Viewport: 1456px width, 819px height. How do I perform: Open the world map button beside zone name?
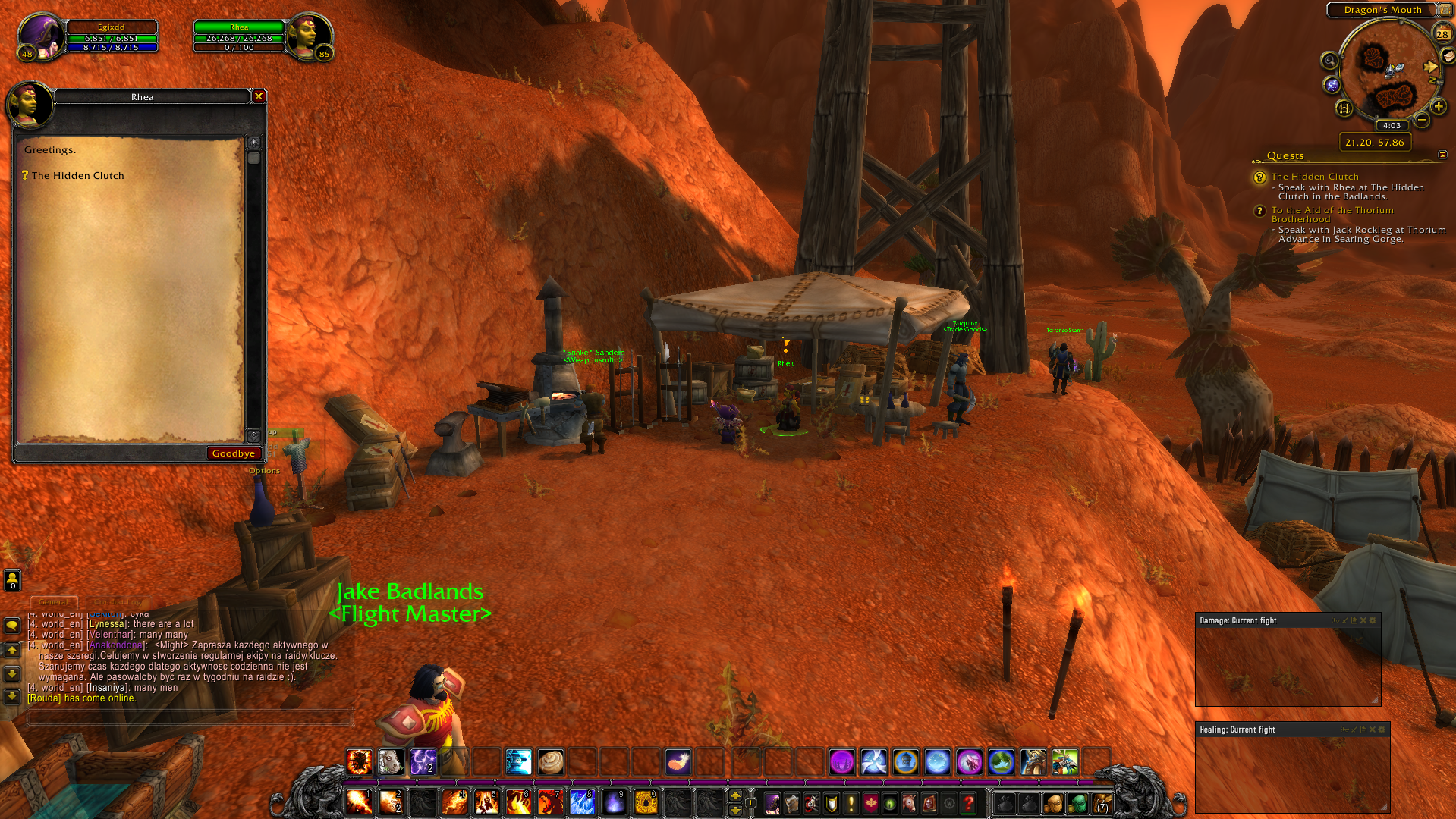(x=1445, y=10)
